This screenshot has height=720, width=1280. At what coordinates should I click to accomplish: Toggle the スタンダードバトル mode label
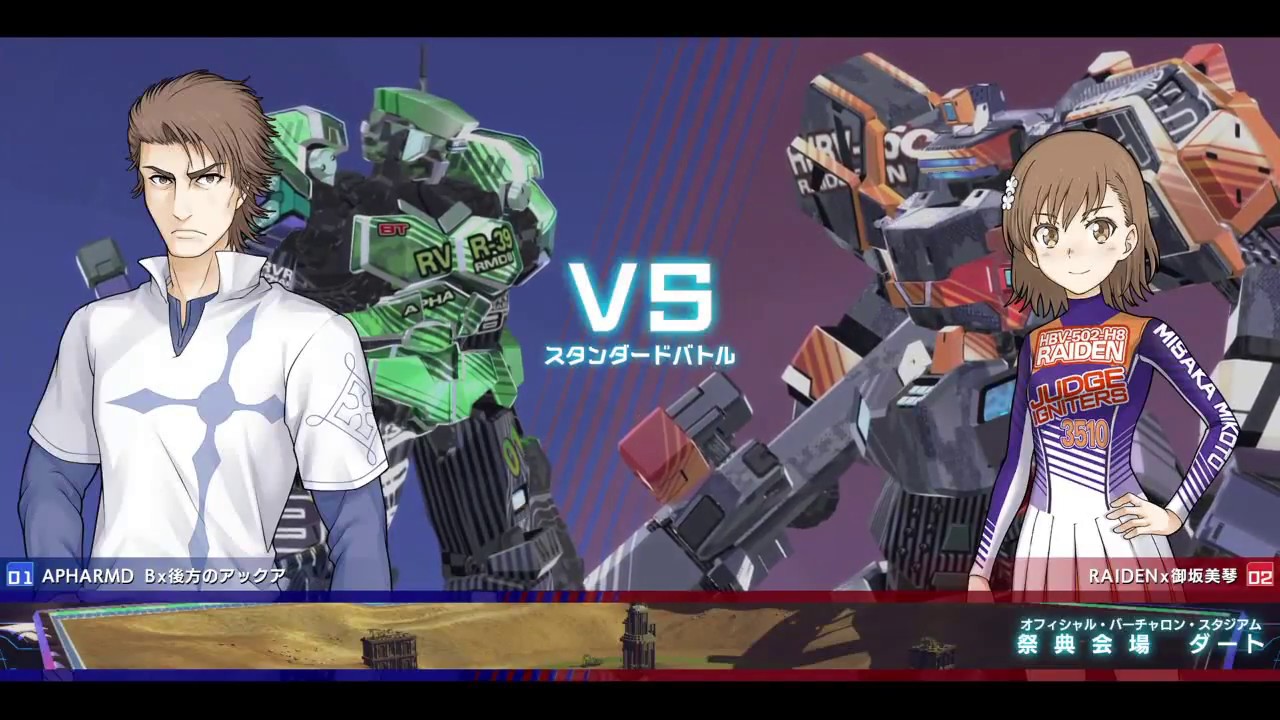pyautogui.click(x=640, y=352)
